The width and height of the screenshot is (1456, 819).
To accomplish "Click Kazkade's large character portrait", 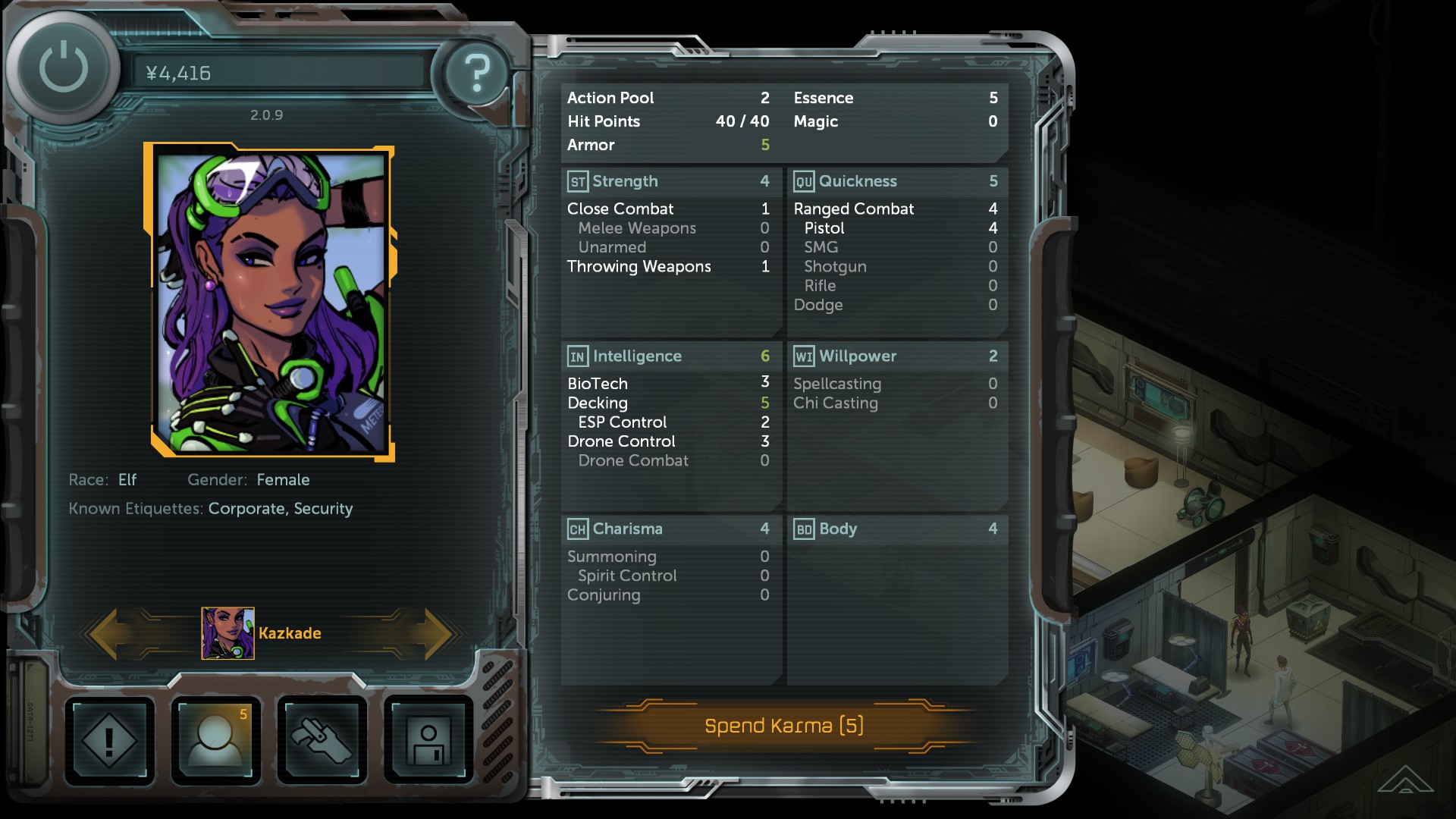I will 270,303.
